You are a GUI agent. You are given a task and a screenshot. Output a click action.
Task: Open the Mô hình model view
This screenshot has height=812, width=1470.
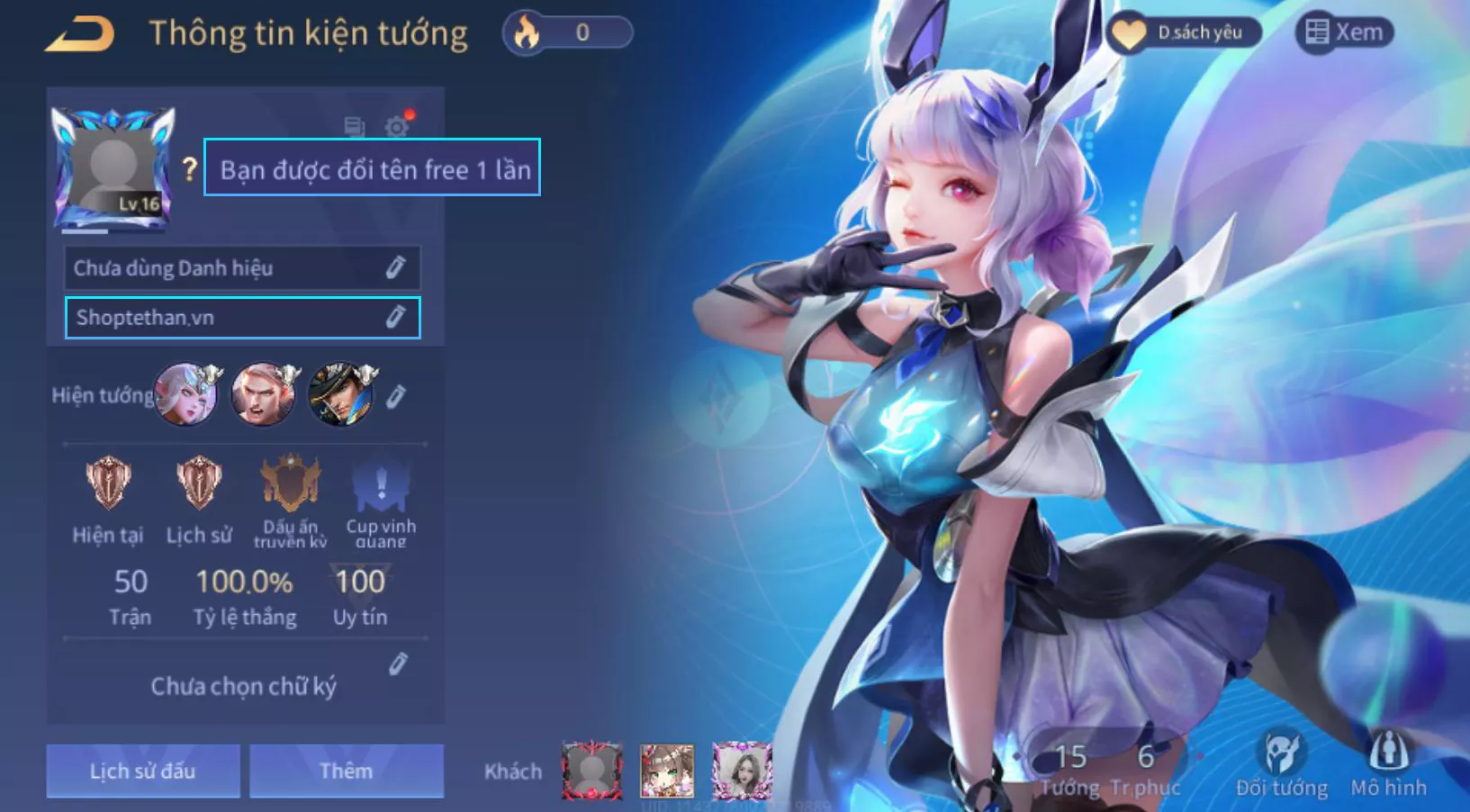pyautogui.click(x=1389, y=764)
